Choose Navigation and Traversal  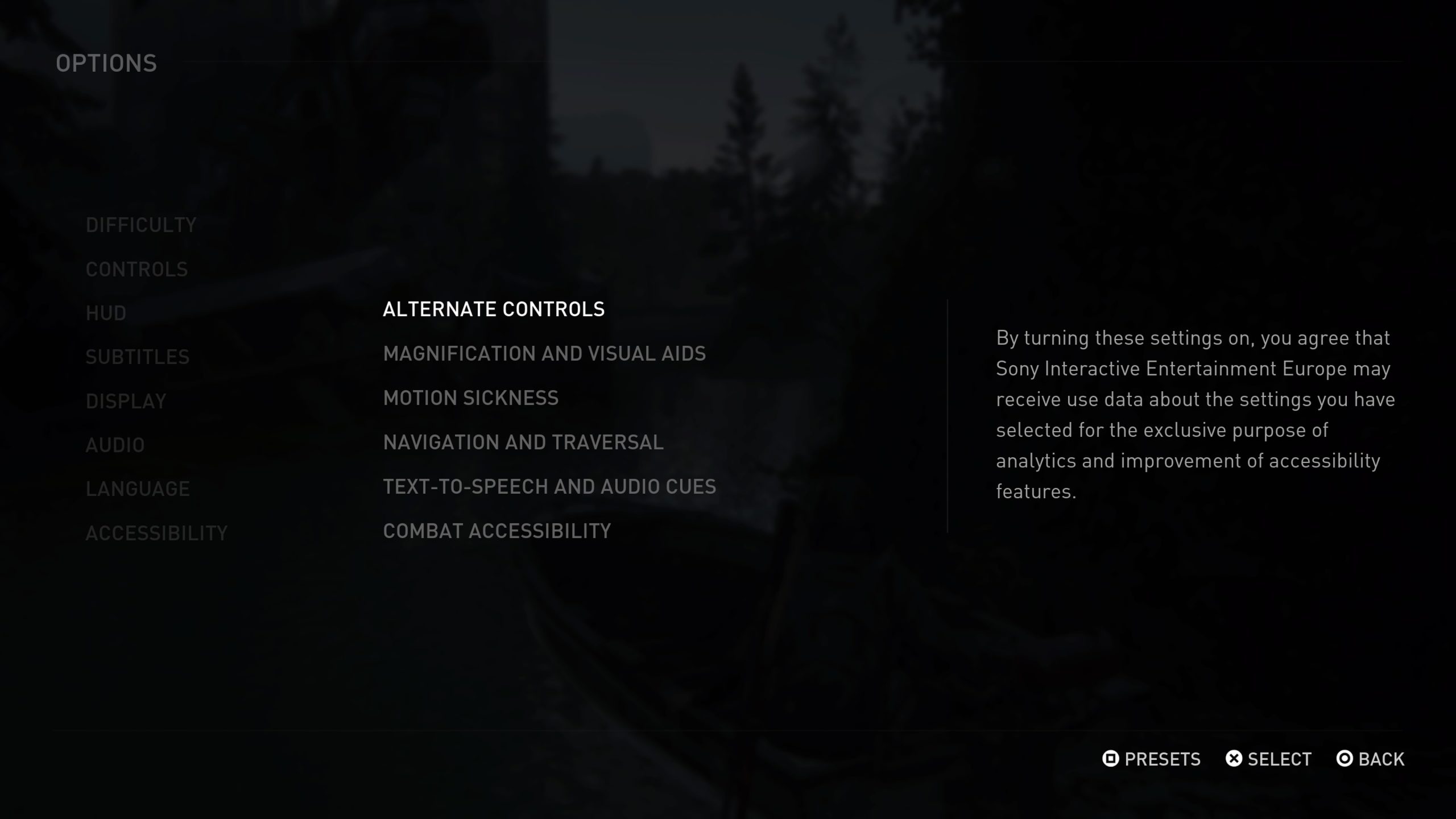523,442
